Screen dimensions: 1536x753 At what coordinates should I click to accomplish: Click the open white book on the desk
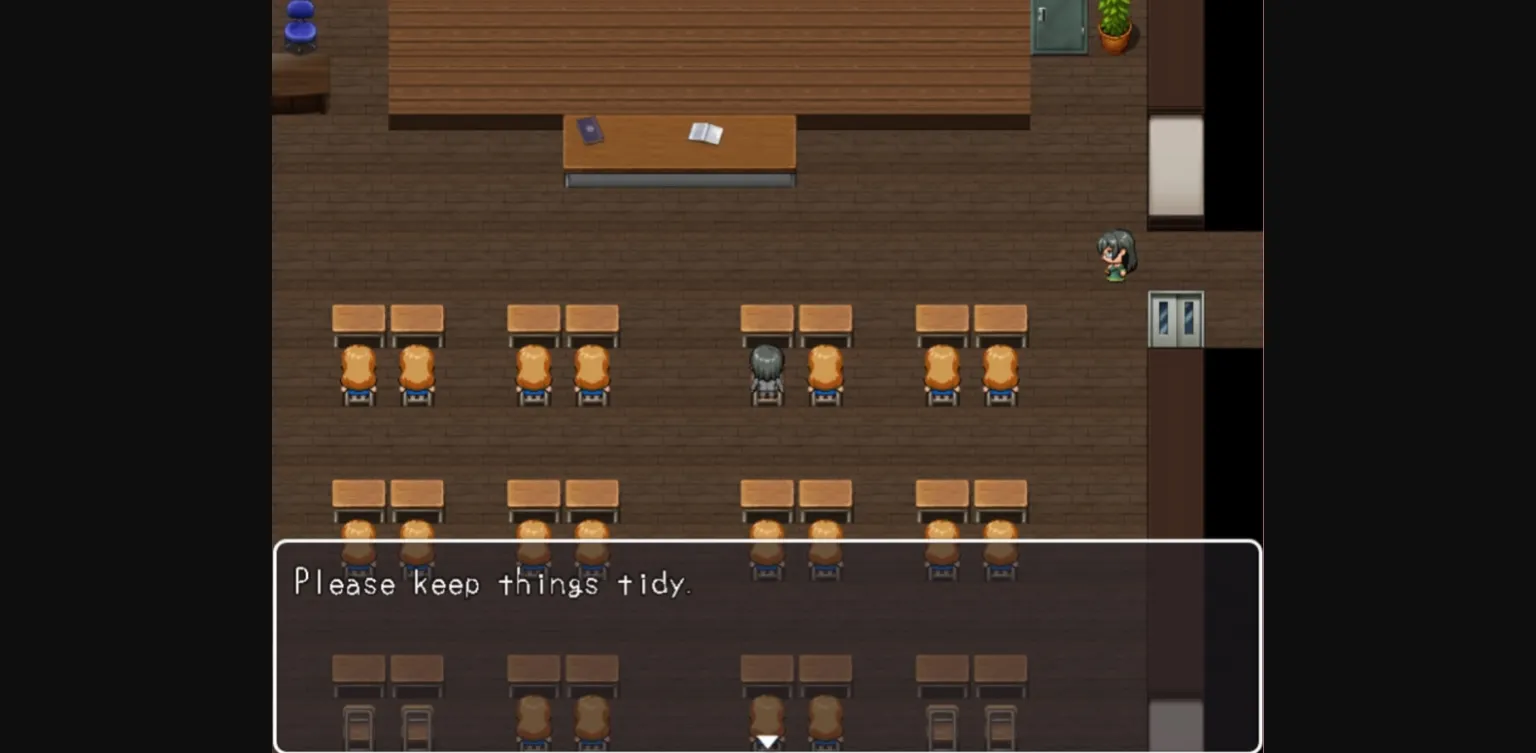point(708,131)
